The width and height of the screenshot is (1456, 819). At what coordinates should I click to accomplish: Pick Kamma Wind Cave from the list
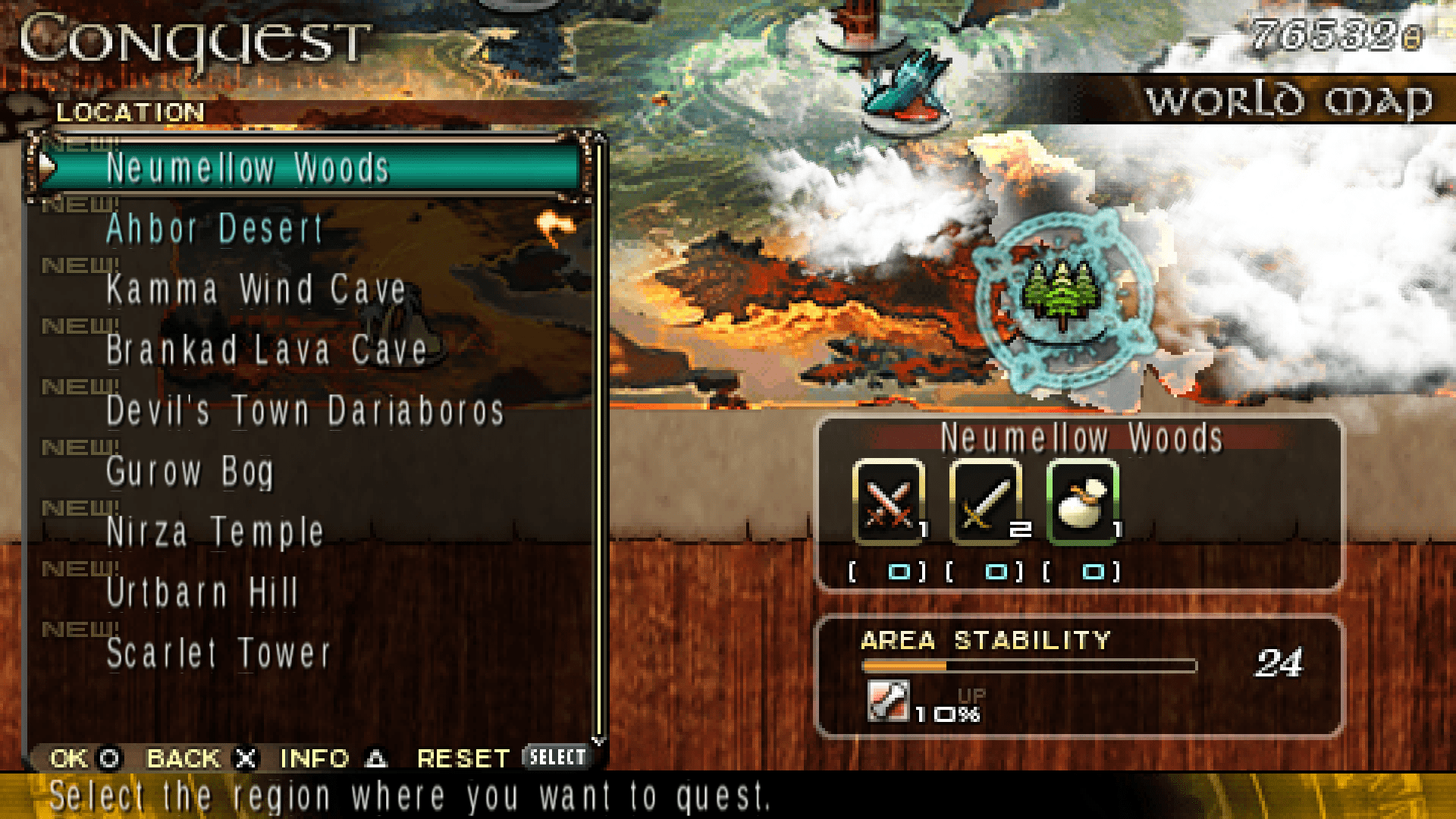(256, 290)
